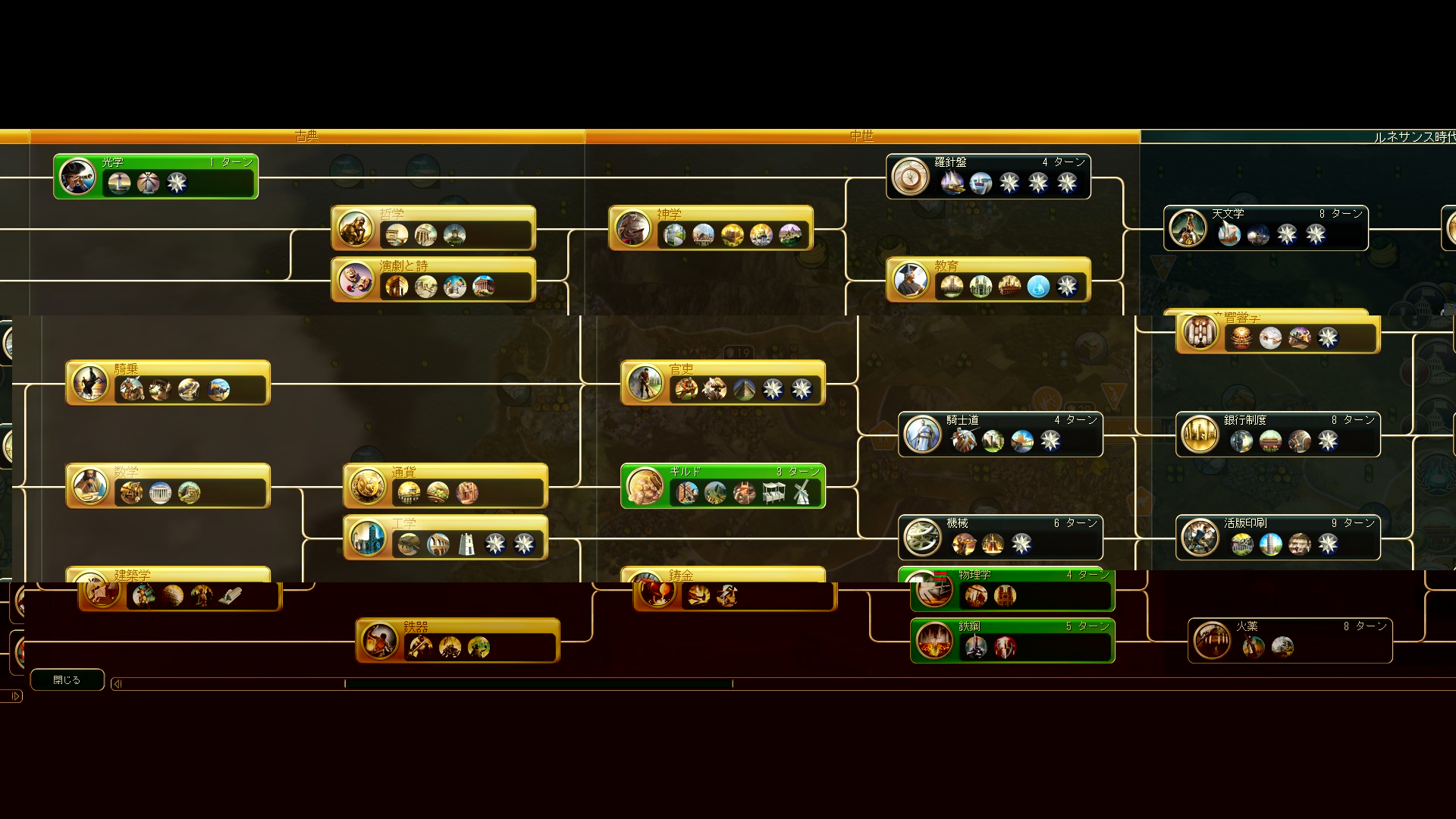Research 騎士道 (Chivalry)

(1000, 435)
